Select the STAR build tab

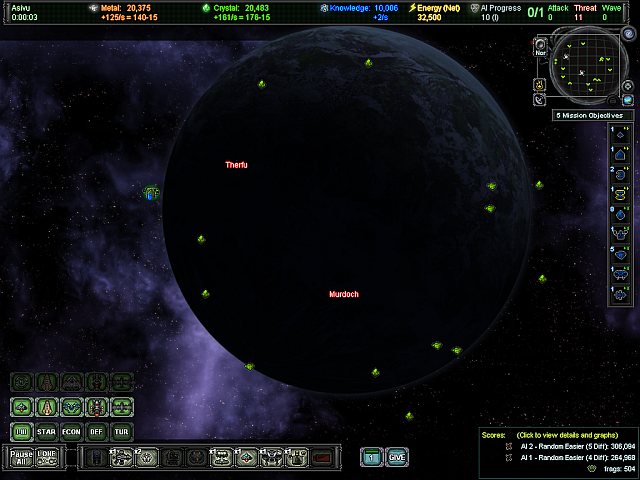[47, 432]
